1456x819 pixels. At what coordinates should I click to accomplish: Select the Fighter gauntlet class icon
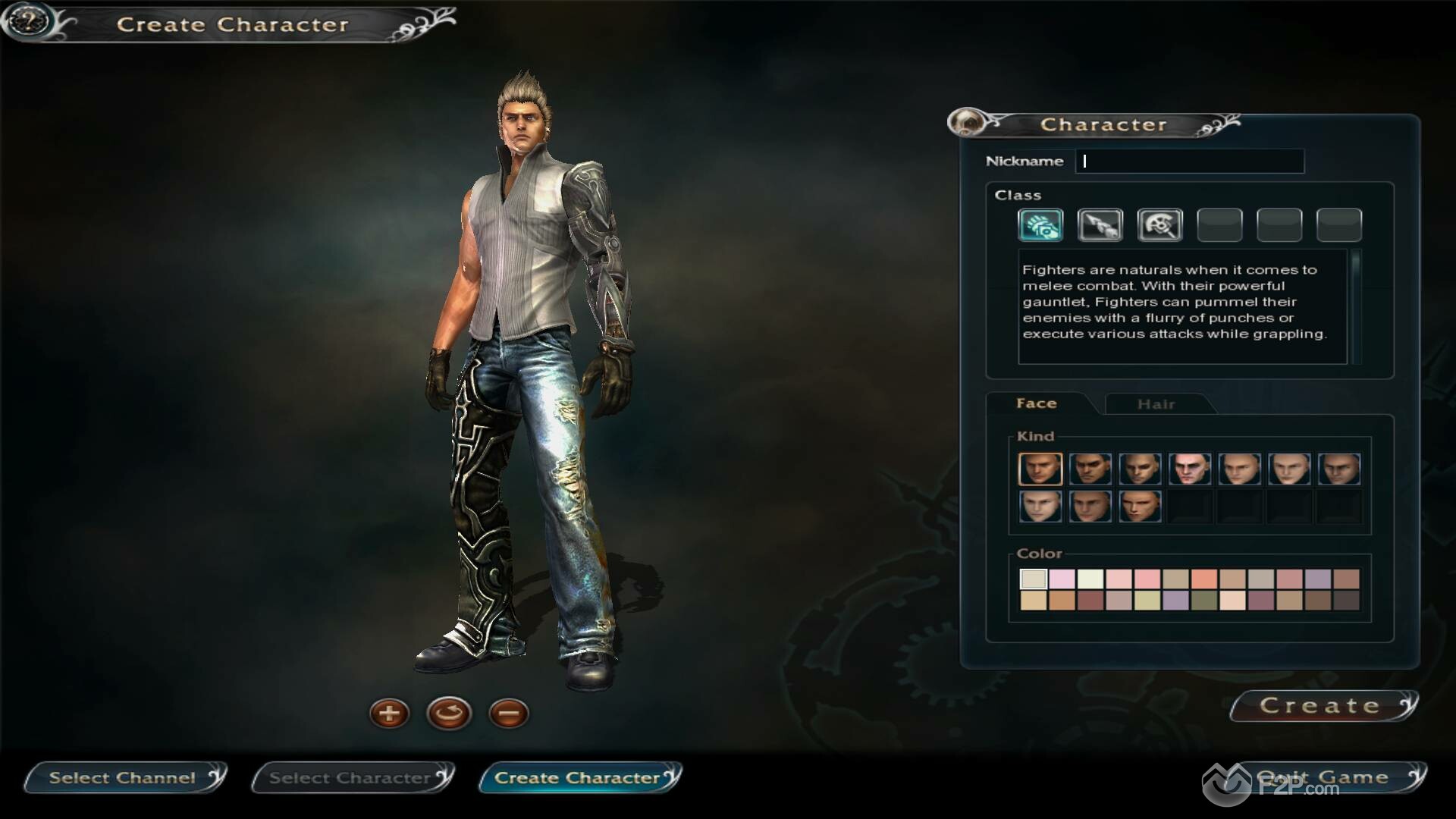click(x=1040, y=225)
